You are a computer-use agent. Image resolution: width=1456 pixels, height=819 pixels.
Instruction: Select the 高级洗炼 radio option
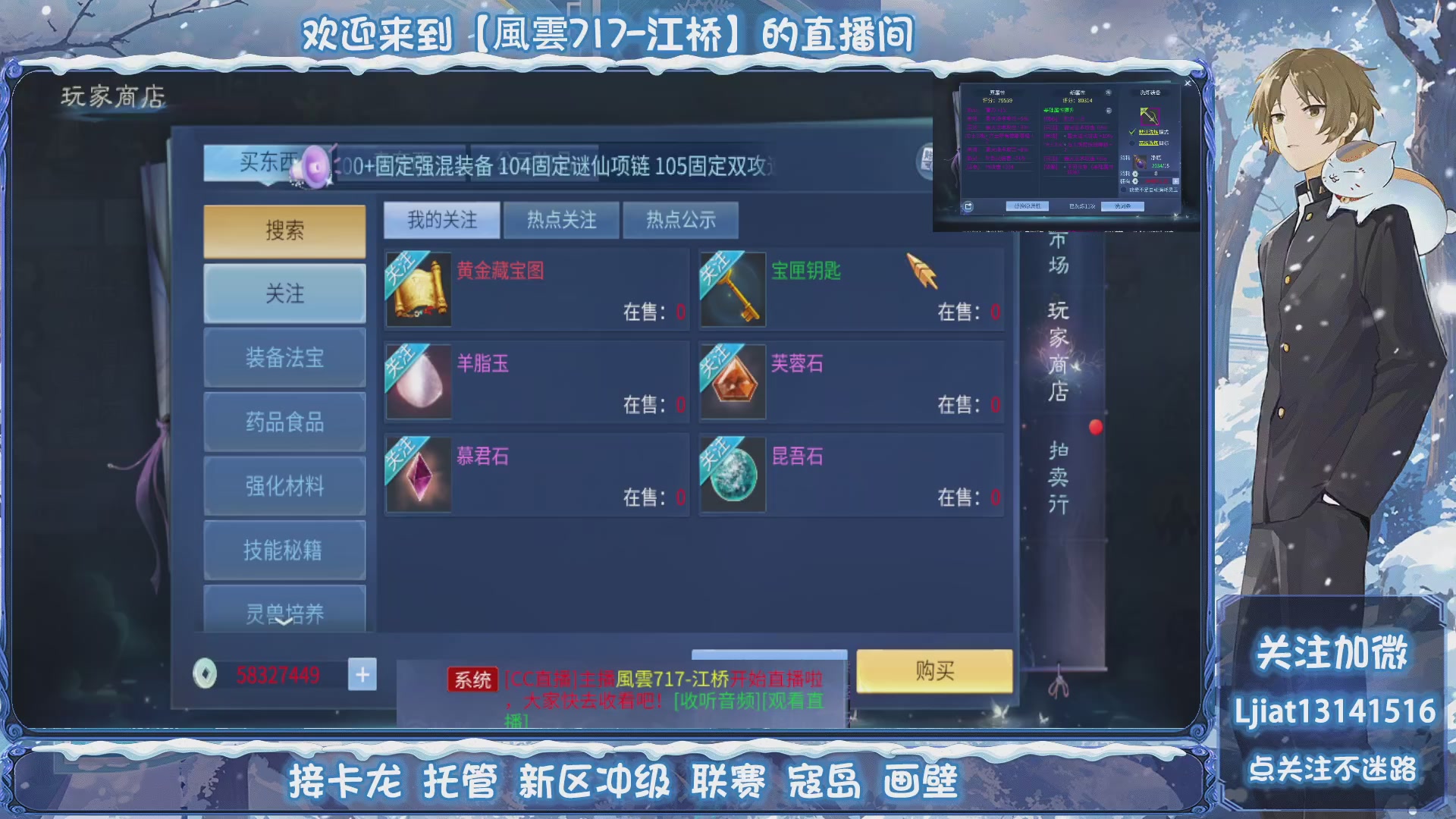[x=1131, y=143]
